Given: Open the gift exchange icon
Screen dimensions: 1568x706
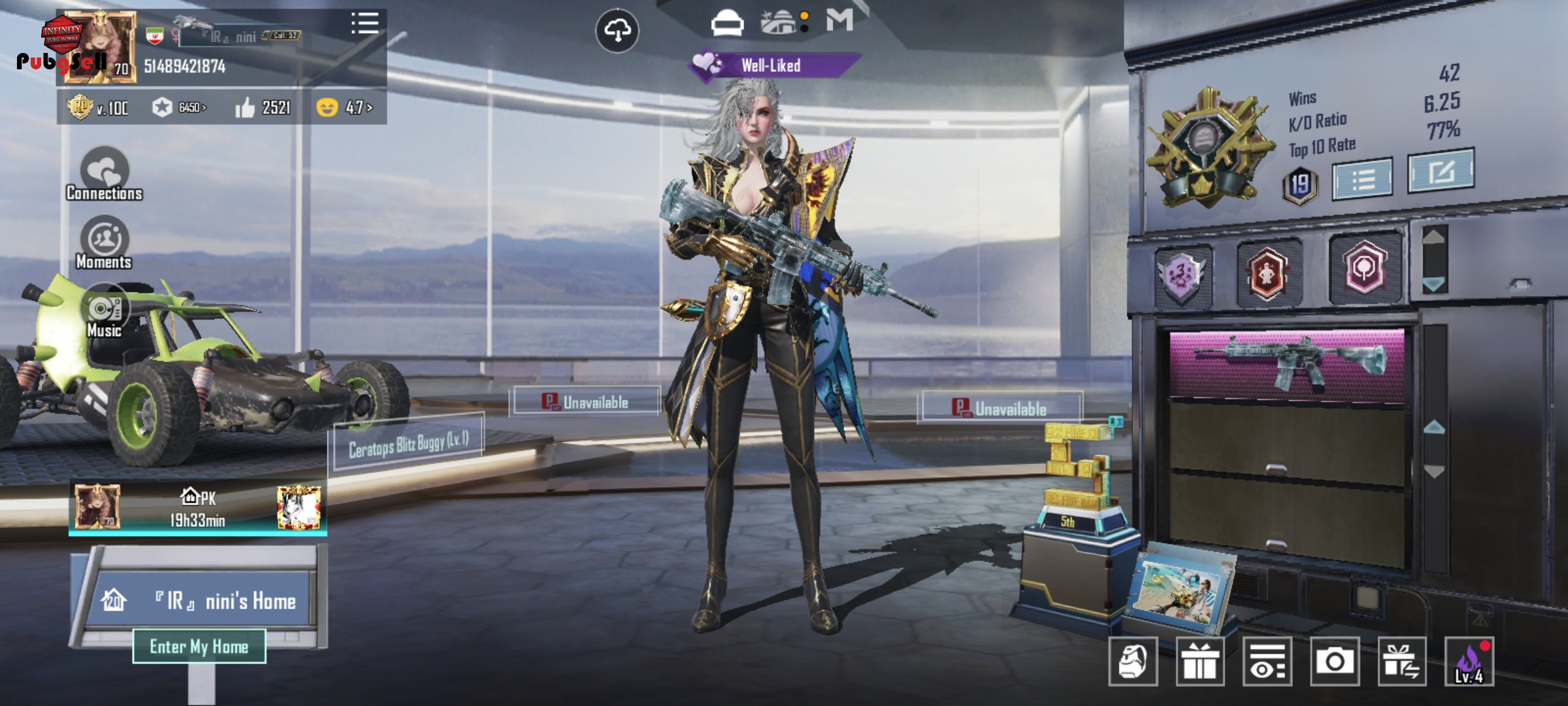Looking at the screenshot, I should 1401,662.
